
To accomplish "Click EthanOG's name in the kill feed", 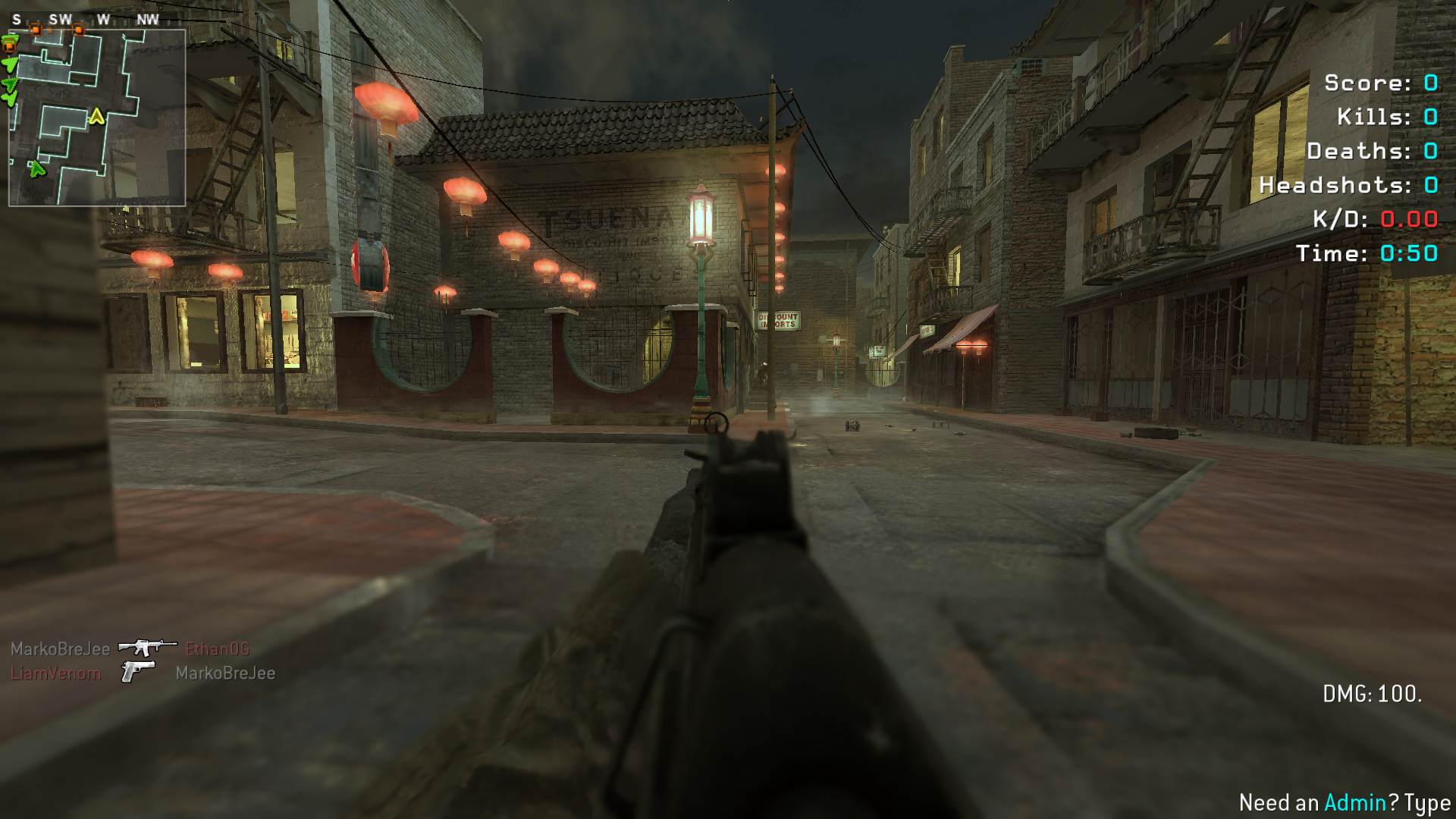I will point(217,649).
